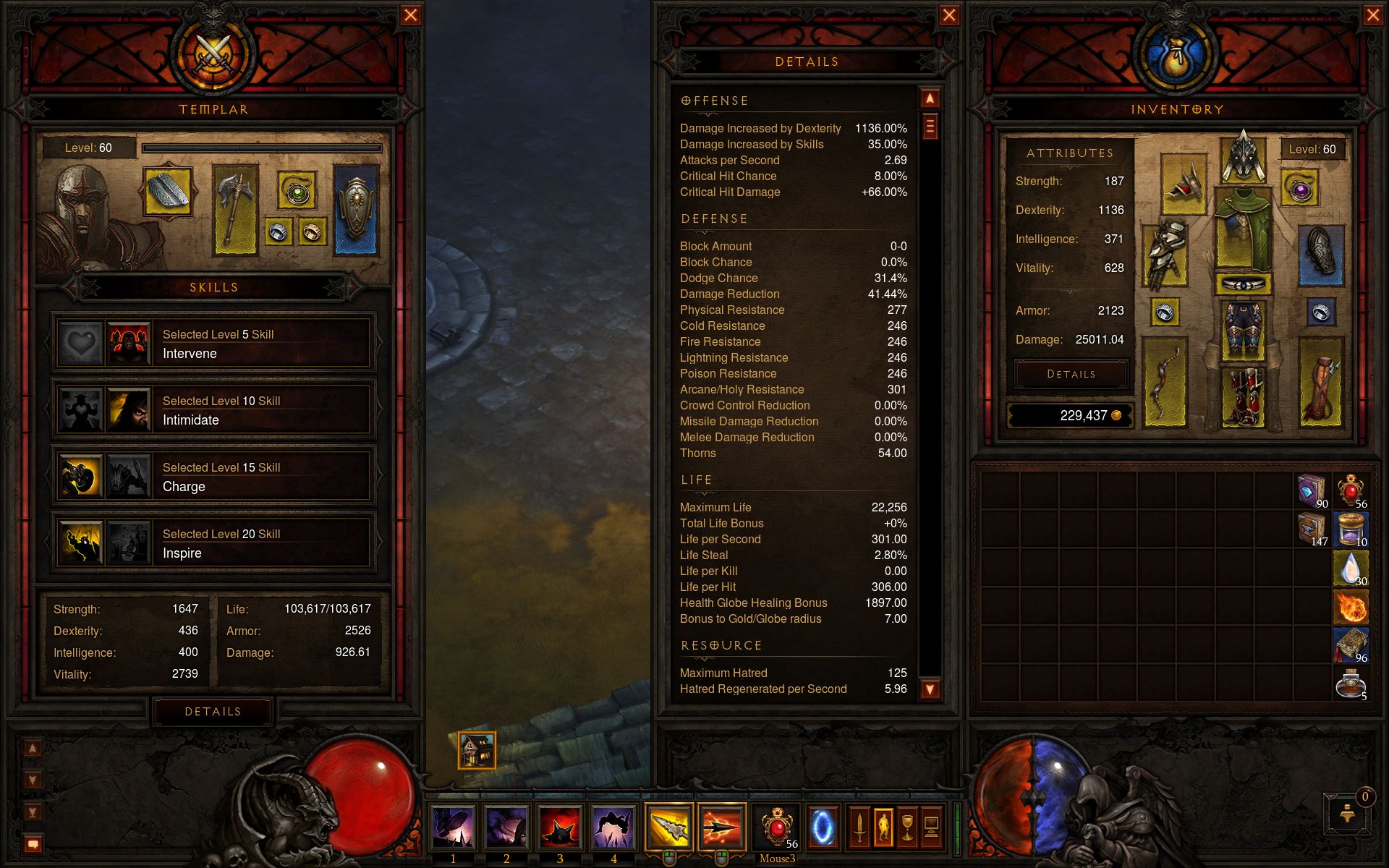Select the Charge skill row
The image size is (1389, 868).
pyautogui.click(x=213, y=477)
